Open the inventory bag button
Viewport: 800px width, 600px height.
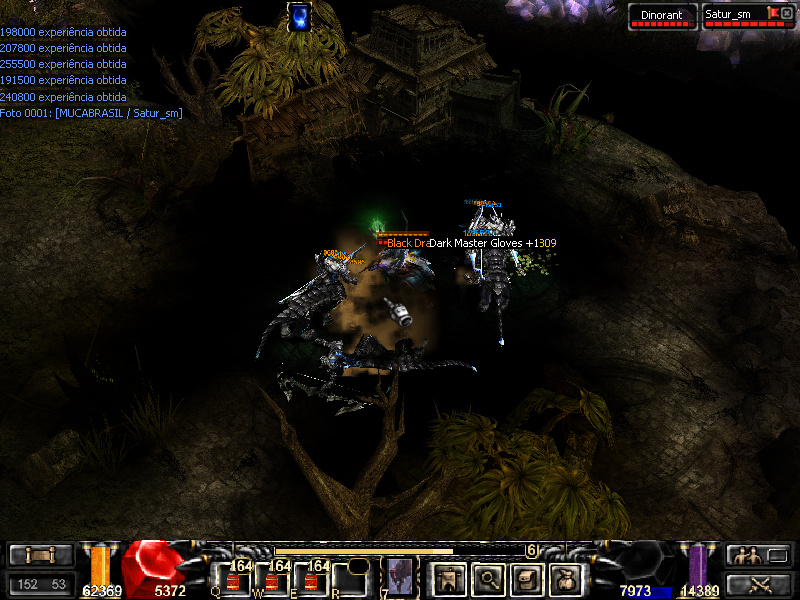tap(567, 578)
